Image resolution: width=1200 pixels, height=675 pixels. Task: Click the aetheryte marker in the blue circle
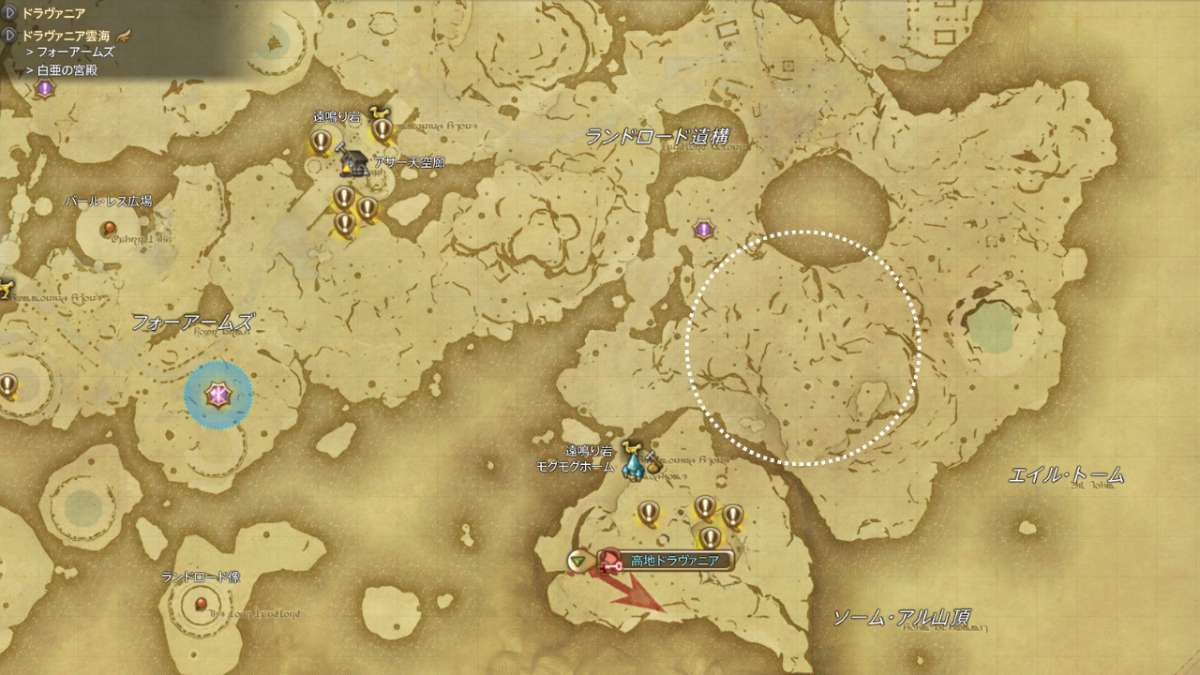pos(217,396)
